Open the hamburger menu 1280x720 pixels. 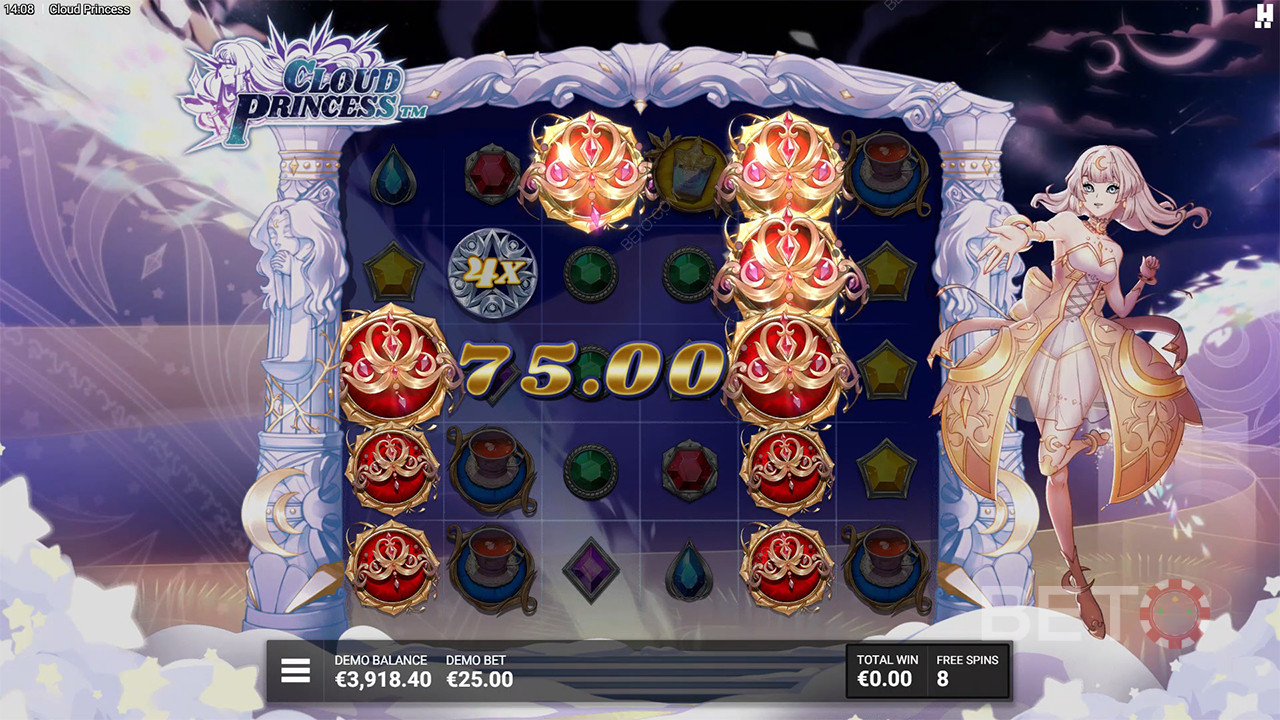[295, 671]
